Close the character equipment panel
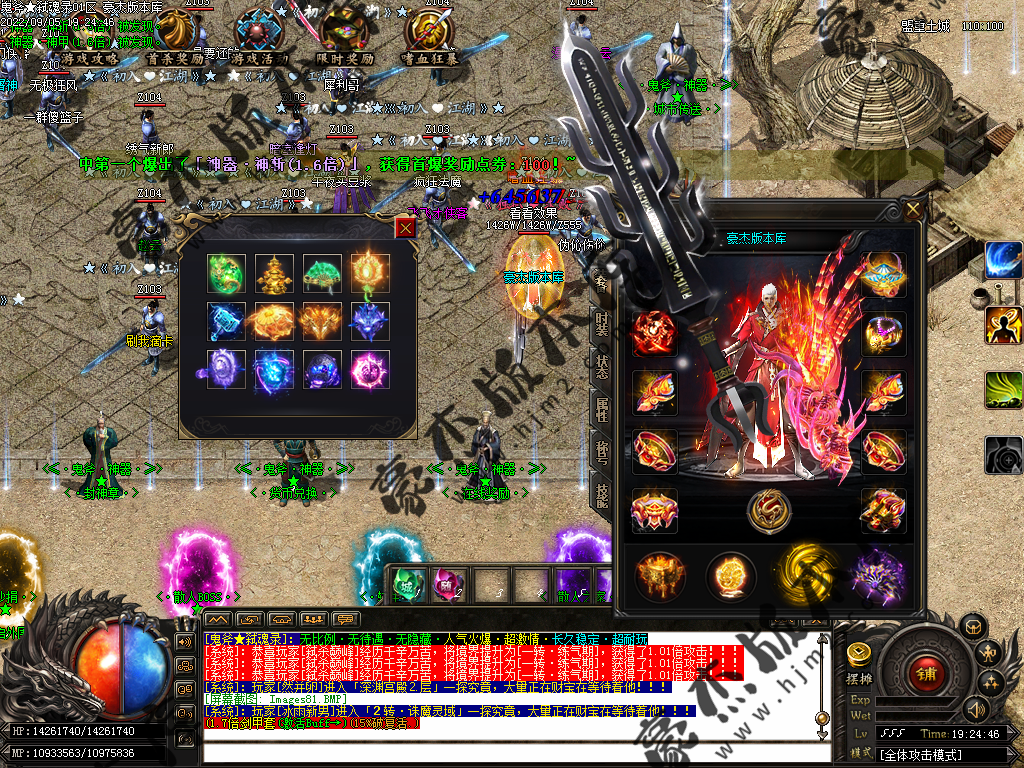The height and width of the screenshot is (768, 1024). 913,210
